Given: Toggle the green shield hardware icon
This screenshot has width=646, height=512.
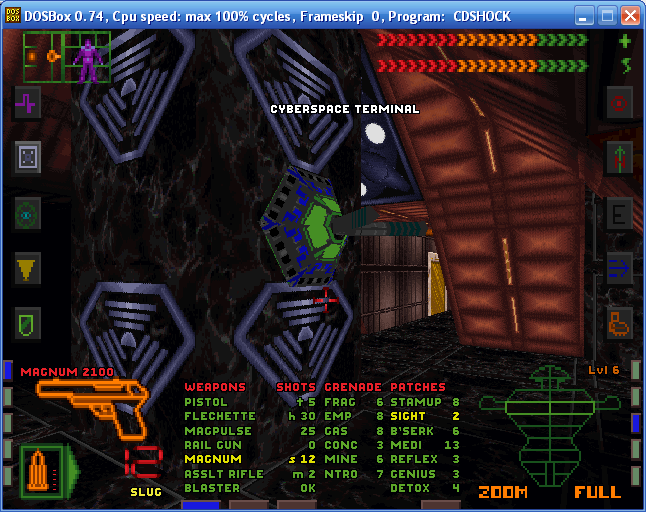Looking at the screenshot, I should [x=28, y=323].
